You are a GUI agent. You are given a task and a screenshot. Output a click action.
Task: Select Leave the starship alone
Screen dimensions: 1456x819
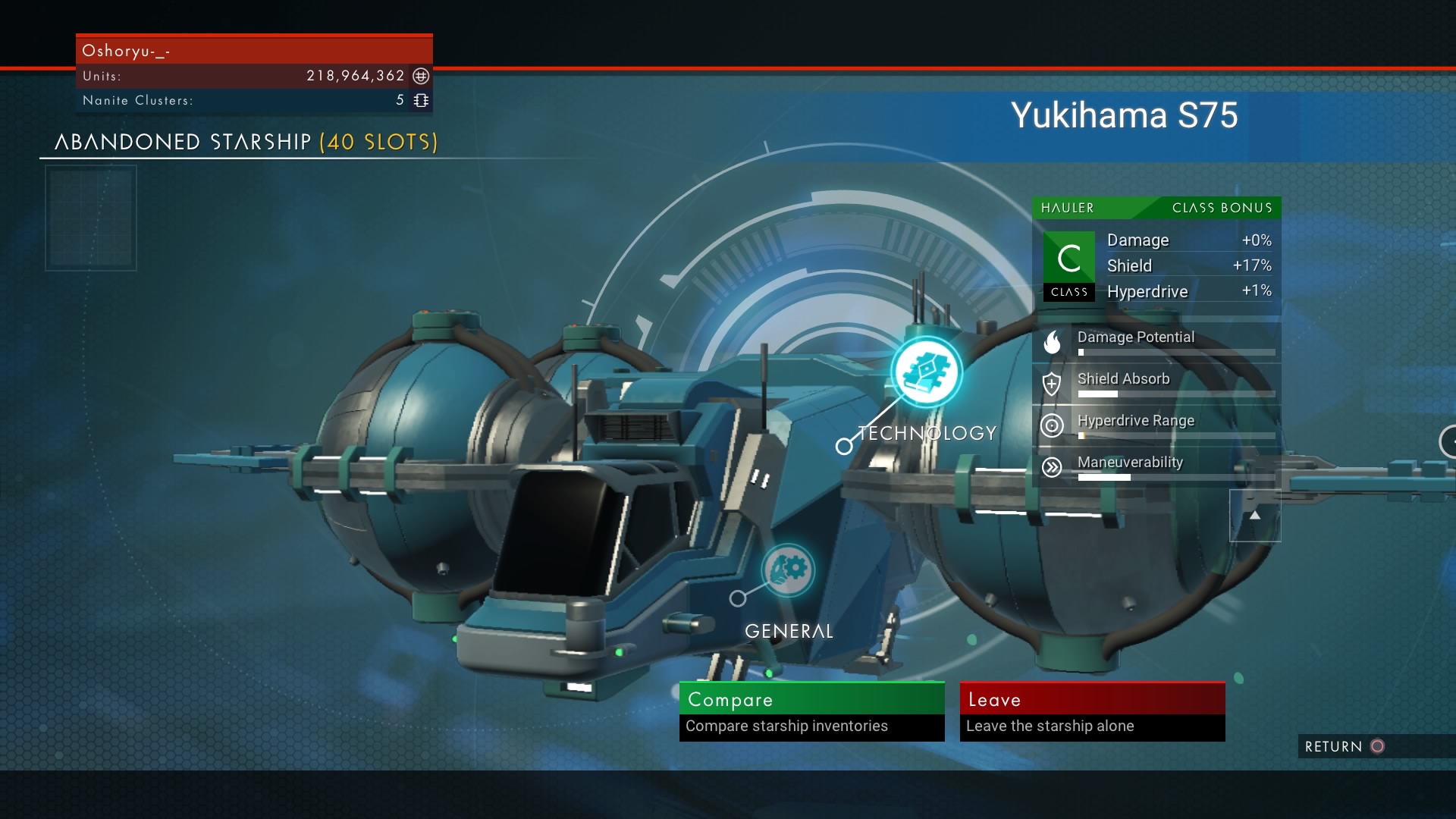point(1092,711)
